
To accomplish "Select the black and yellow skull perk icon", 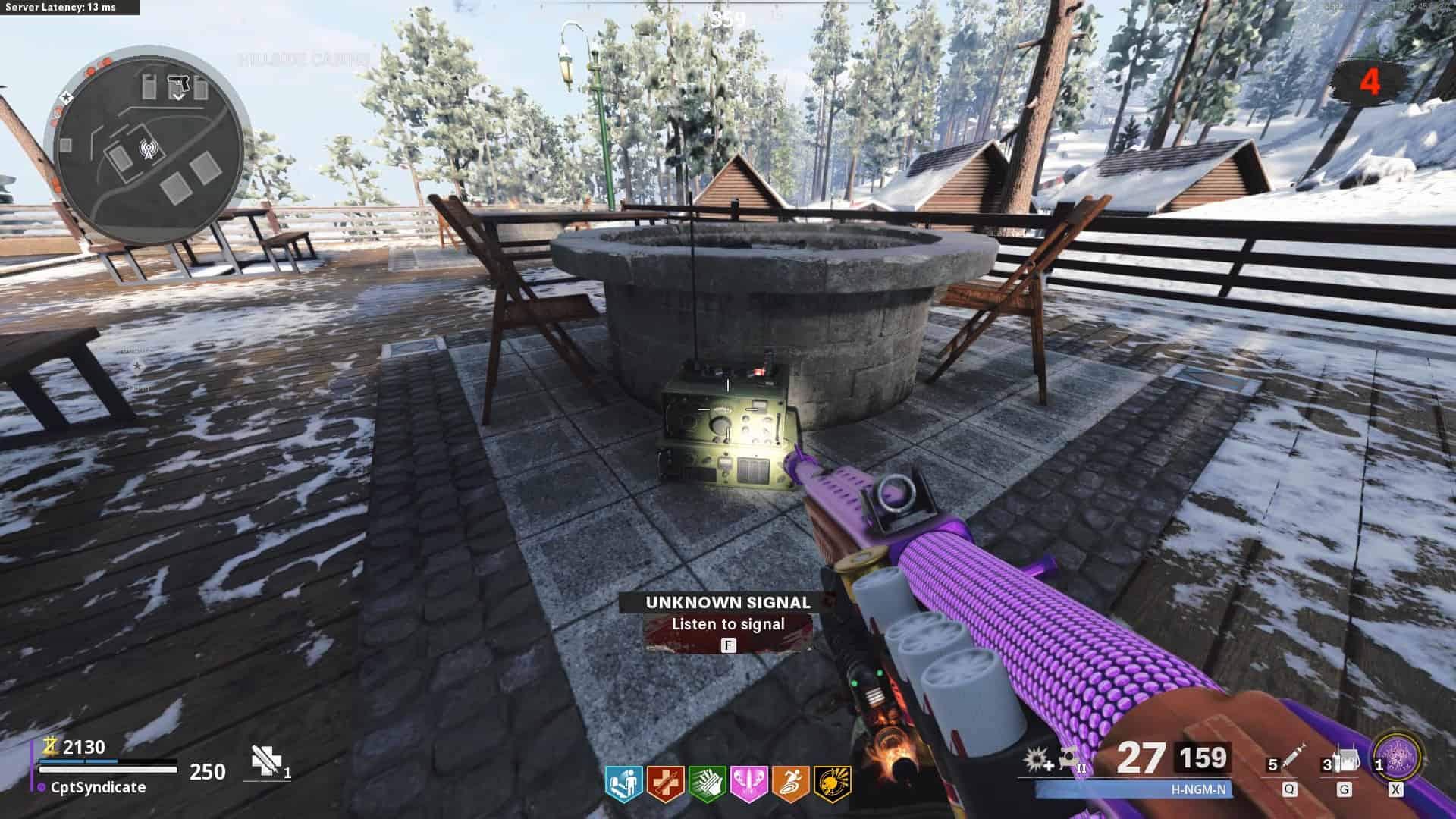I will pos(832,783).
